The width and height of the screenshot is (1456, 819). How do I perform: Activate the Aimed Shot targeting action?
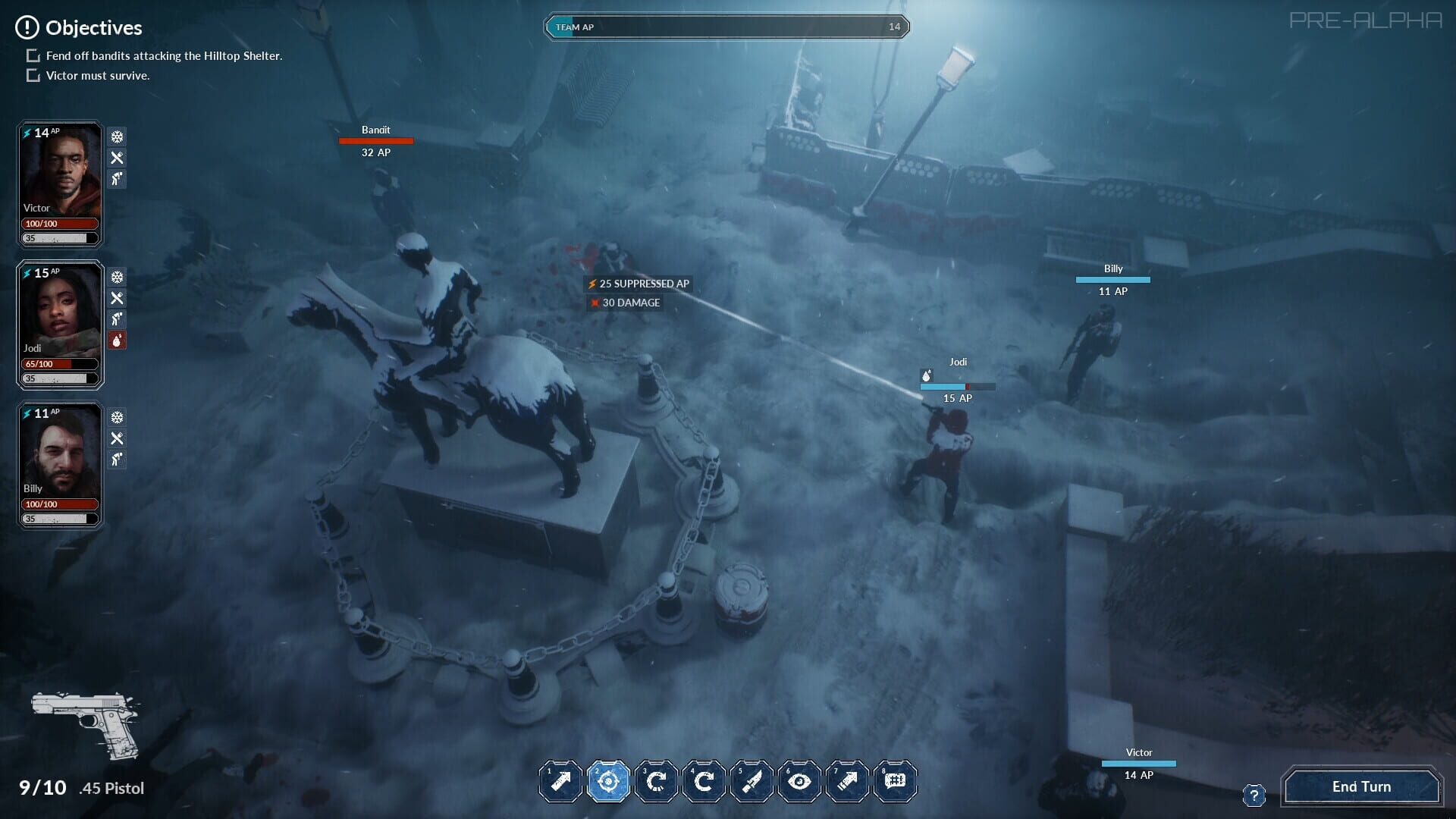point(608,781)
